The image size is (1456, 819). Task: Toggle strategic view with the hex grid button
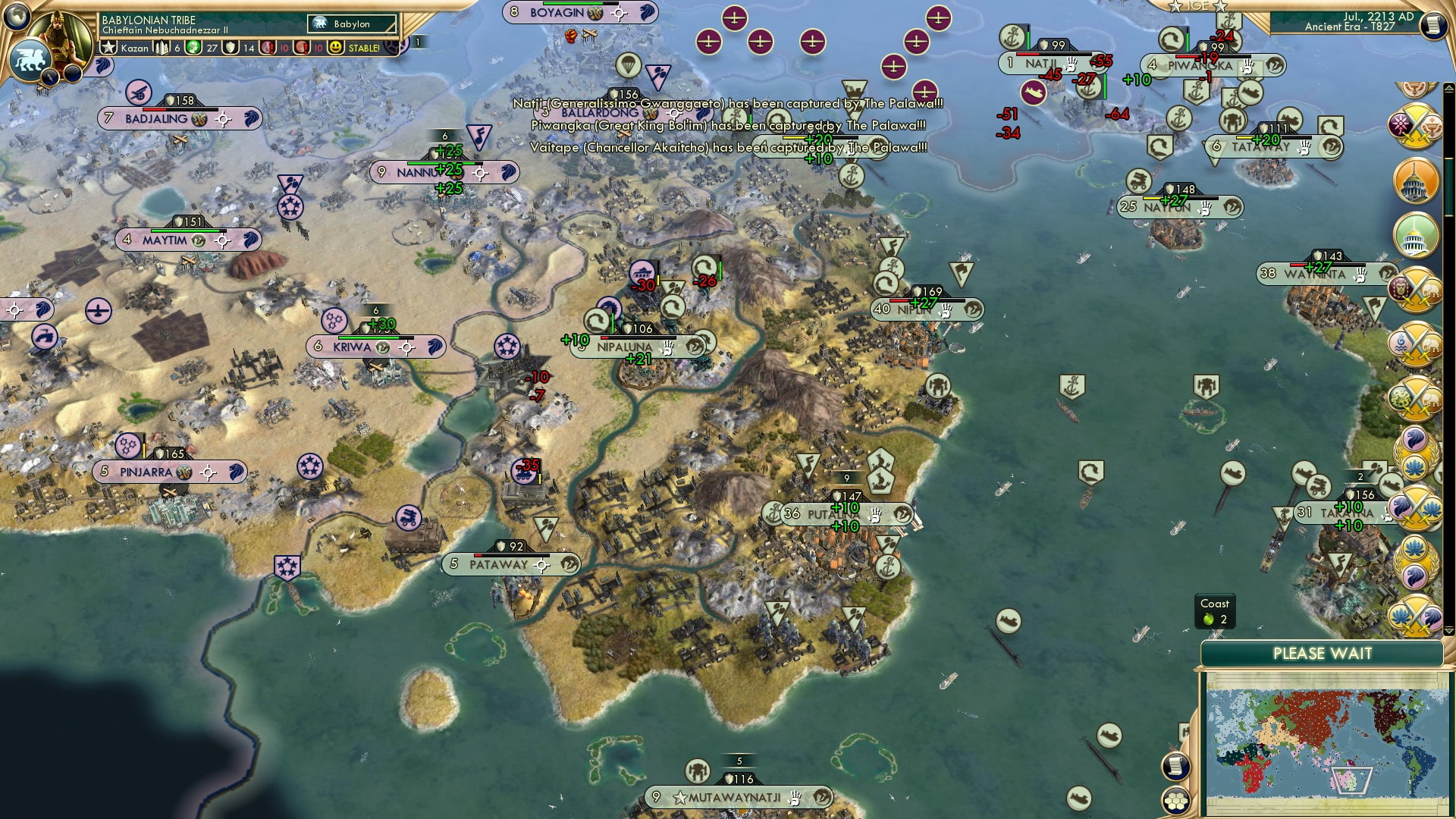tap(1177, 801)
